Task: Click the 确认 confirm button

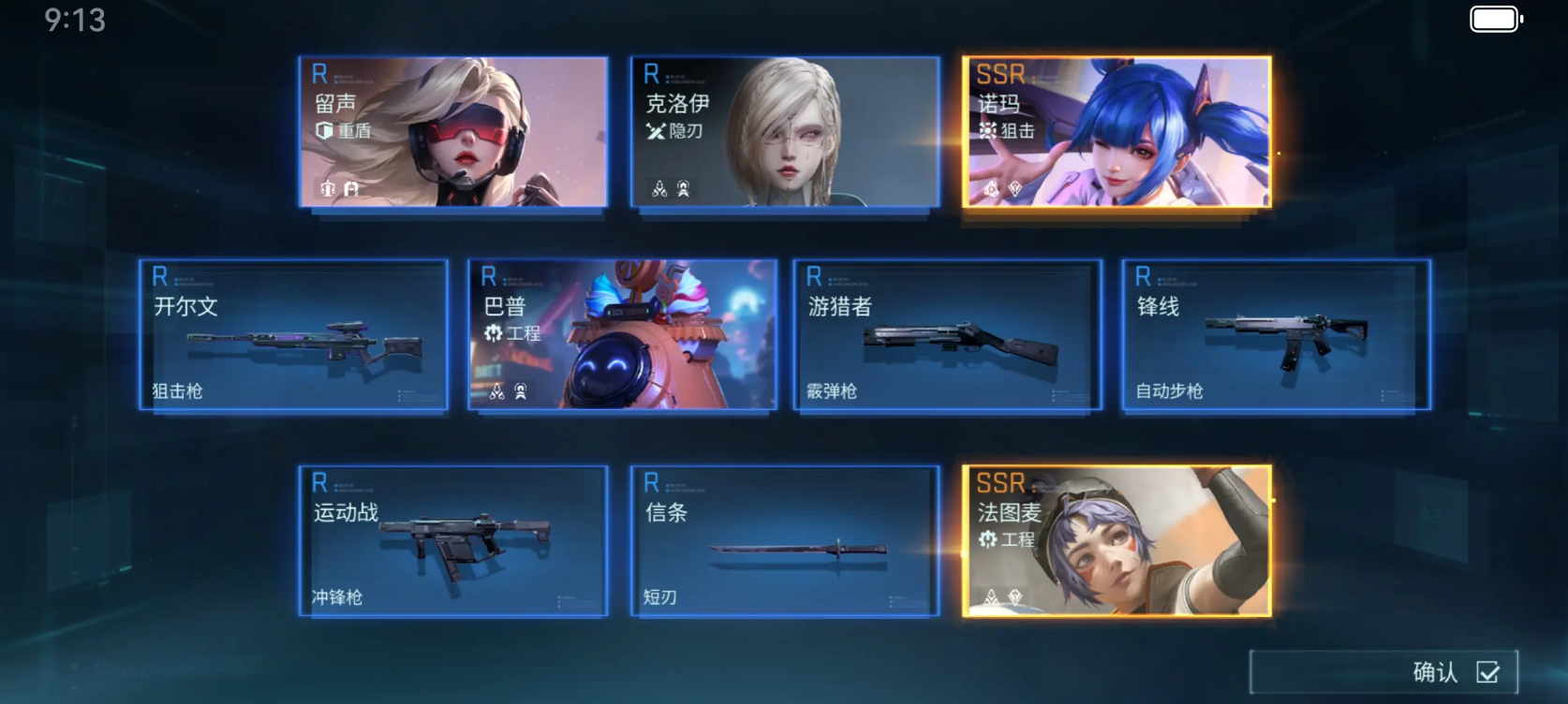Action: [1383, 671]
